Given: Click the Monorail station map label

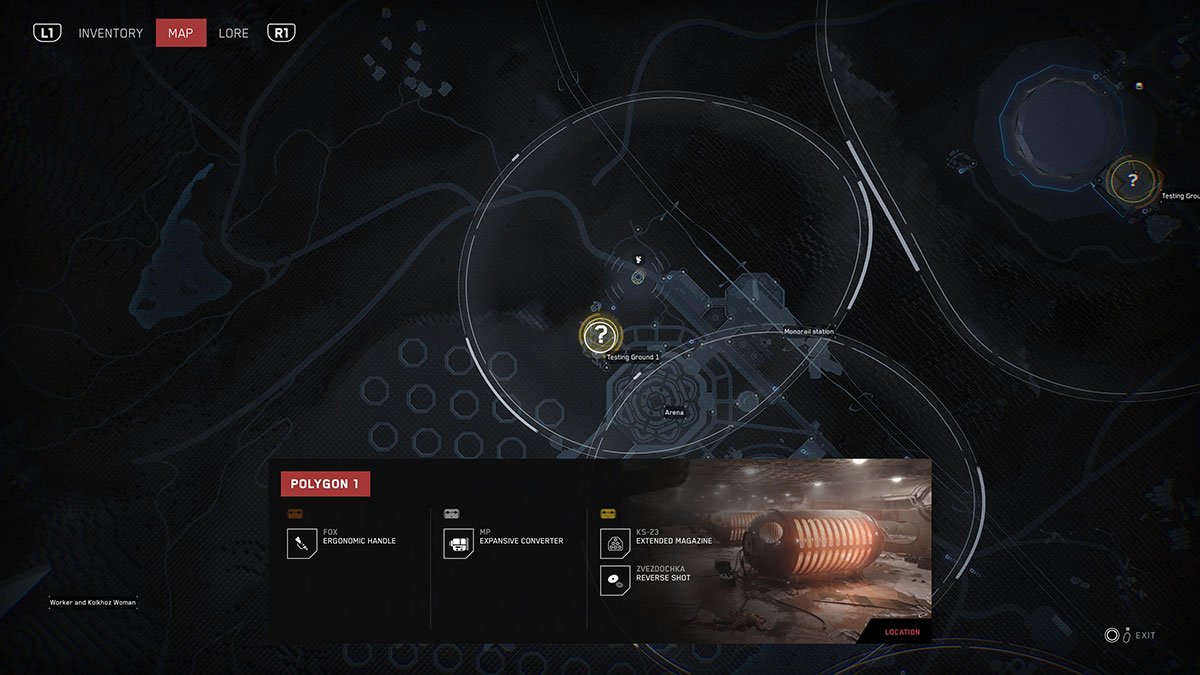Looking at the screenshot, I should pos(808,332).
